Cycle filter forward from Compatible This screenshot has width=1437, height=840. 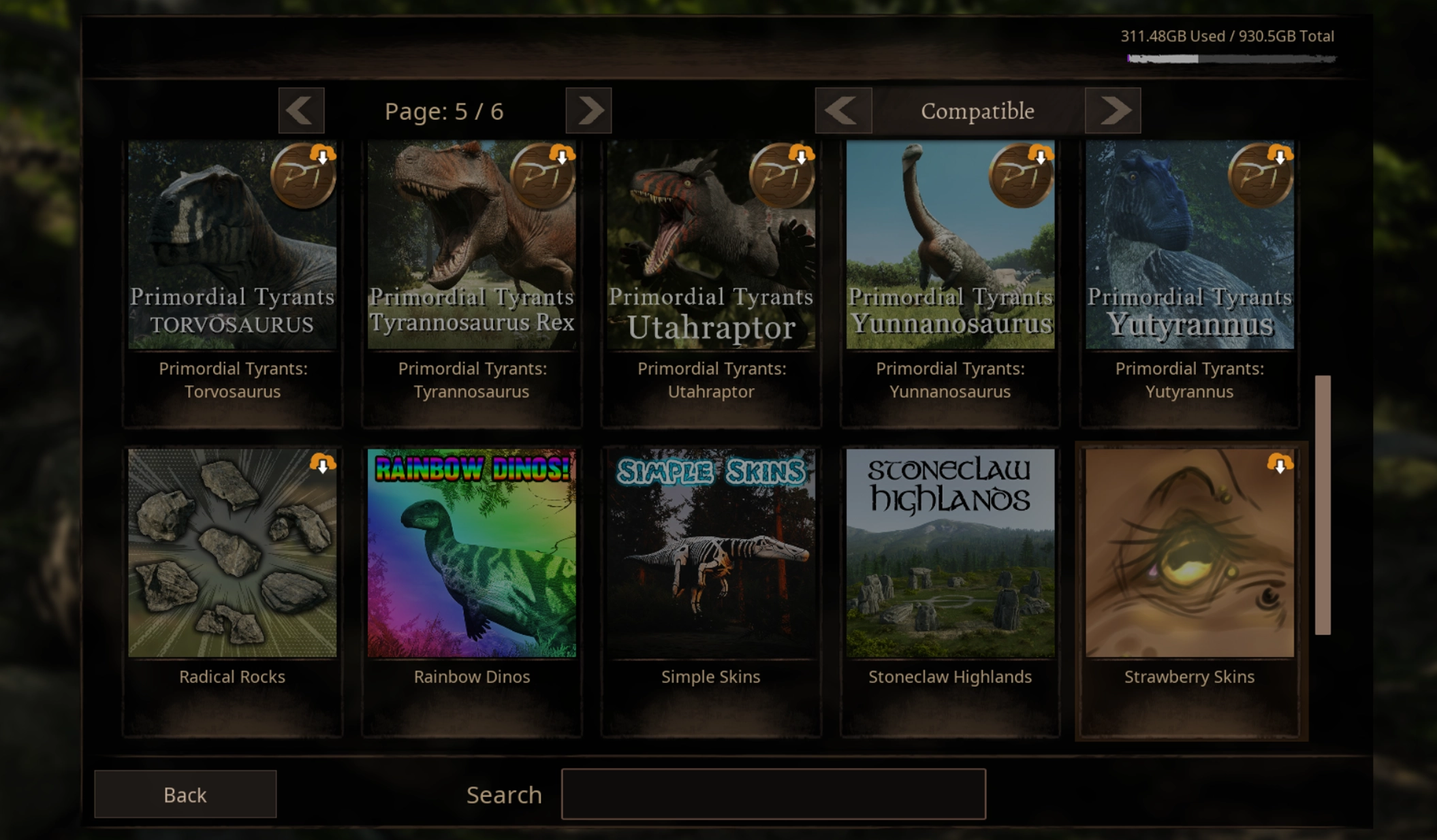click(x=1113, y=110)
